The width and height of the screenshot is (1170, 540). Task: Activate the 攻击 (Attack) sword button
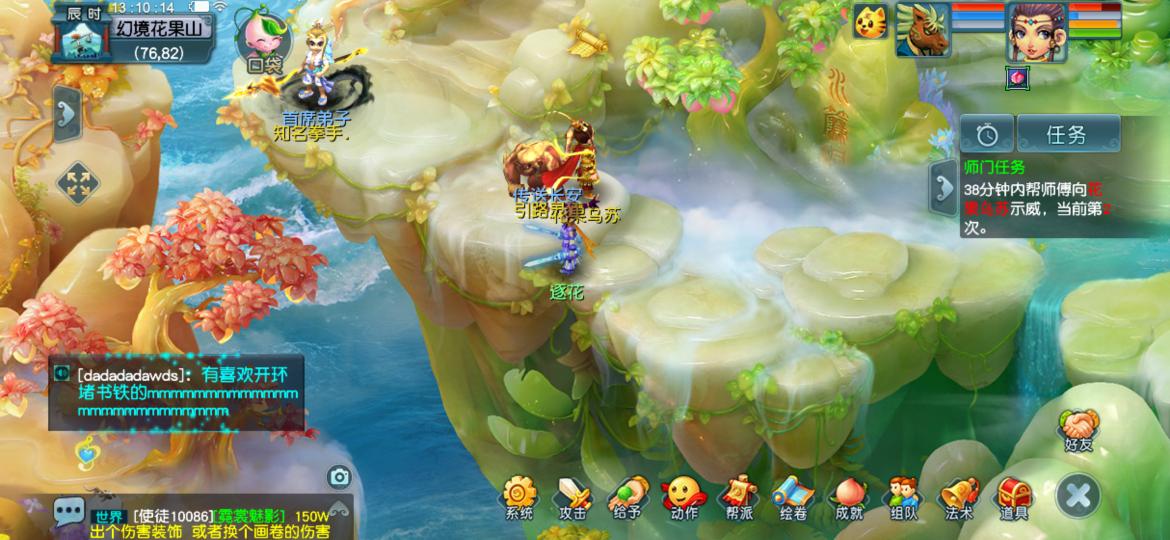(x=573, y=497)
